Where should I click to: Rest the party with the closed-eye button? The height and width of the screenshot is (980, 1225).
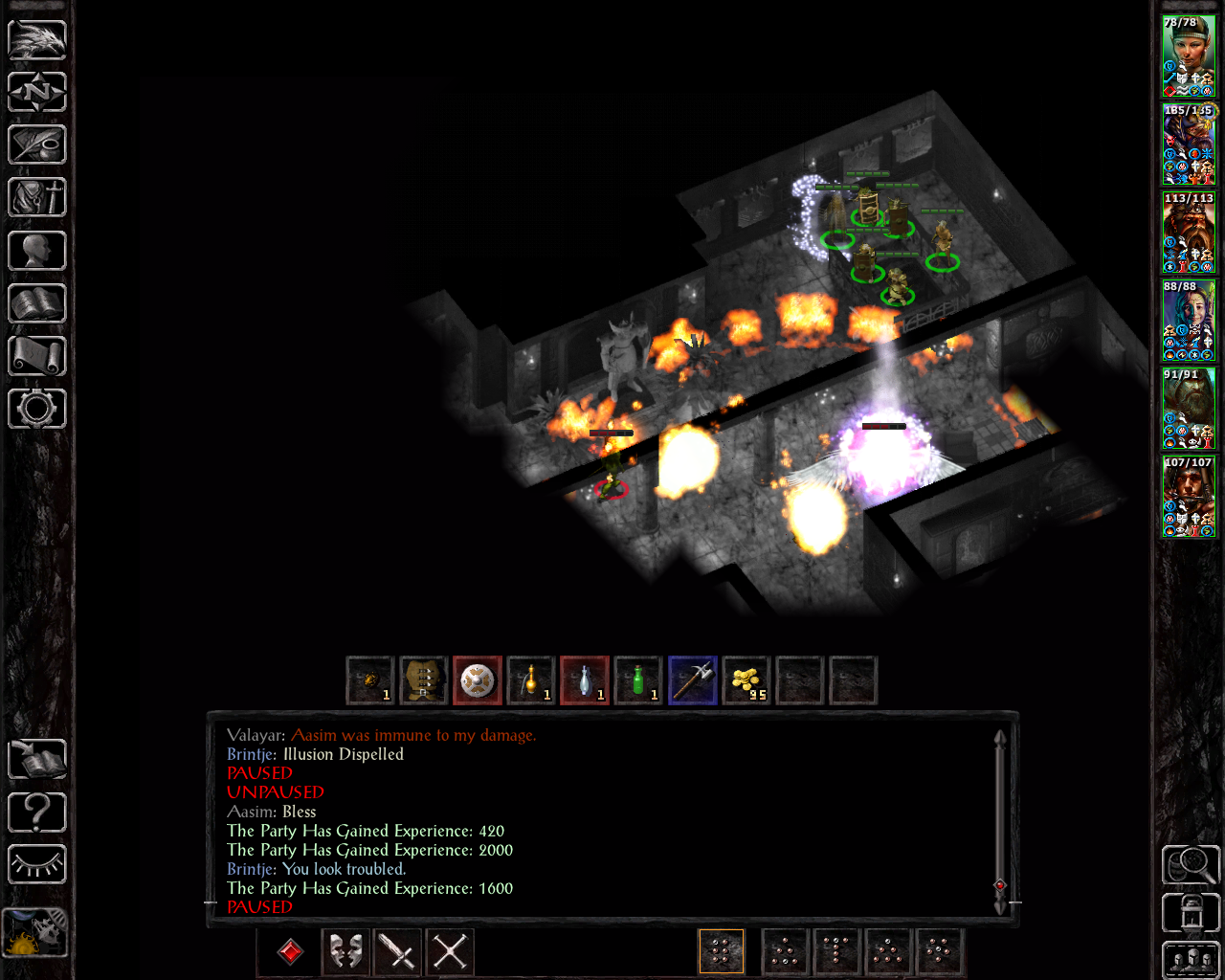point(37,865)
